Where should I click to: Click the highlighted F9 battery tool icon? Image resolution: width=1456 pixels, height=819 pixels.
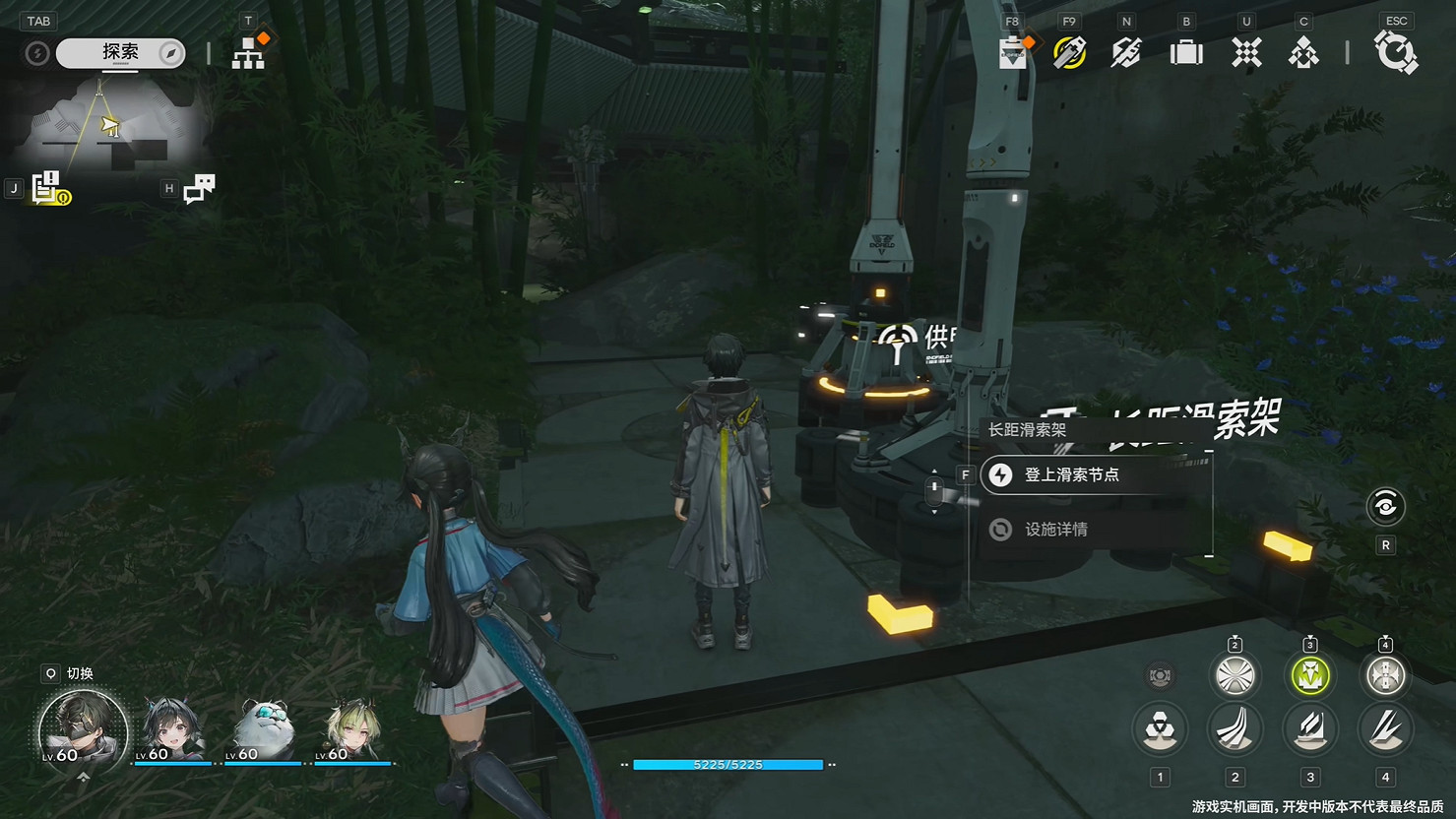click(x=1066, y=53)
